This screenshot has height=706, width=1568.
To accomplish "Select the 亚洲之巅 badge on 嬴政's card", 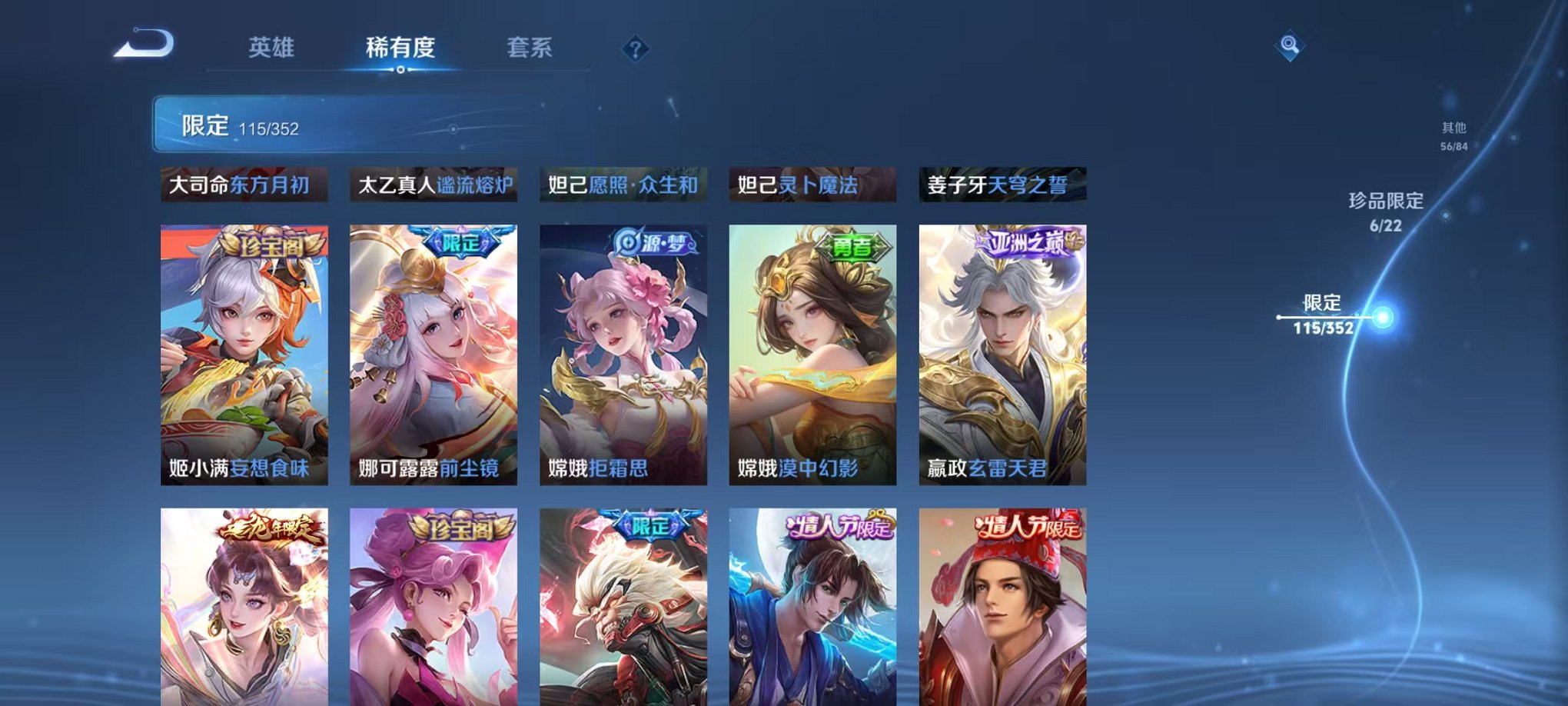I will 1027,241.
